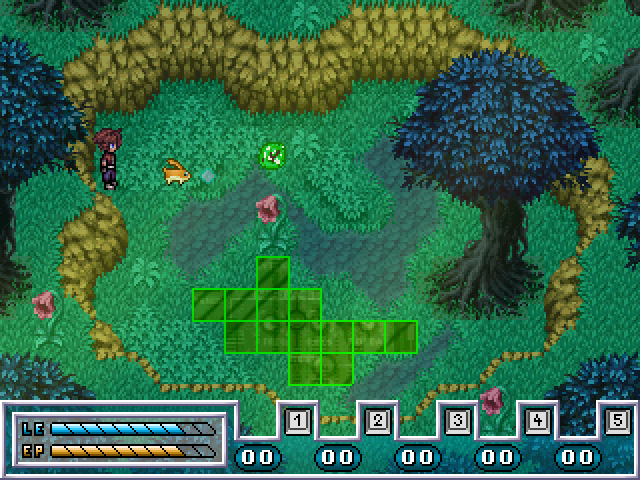Choose hotbar slot number 2
Viewport: 640px width, 480px height.
(x=377, y=421)
